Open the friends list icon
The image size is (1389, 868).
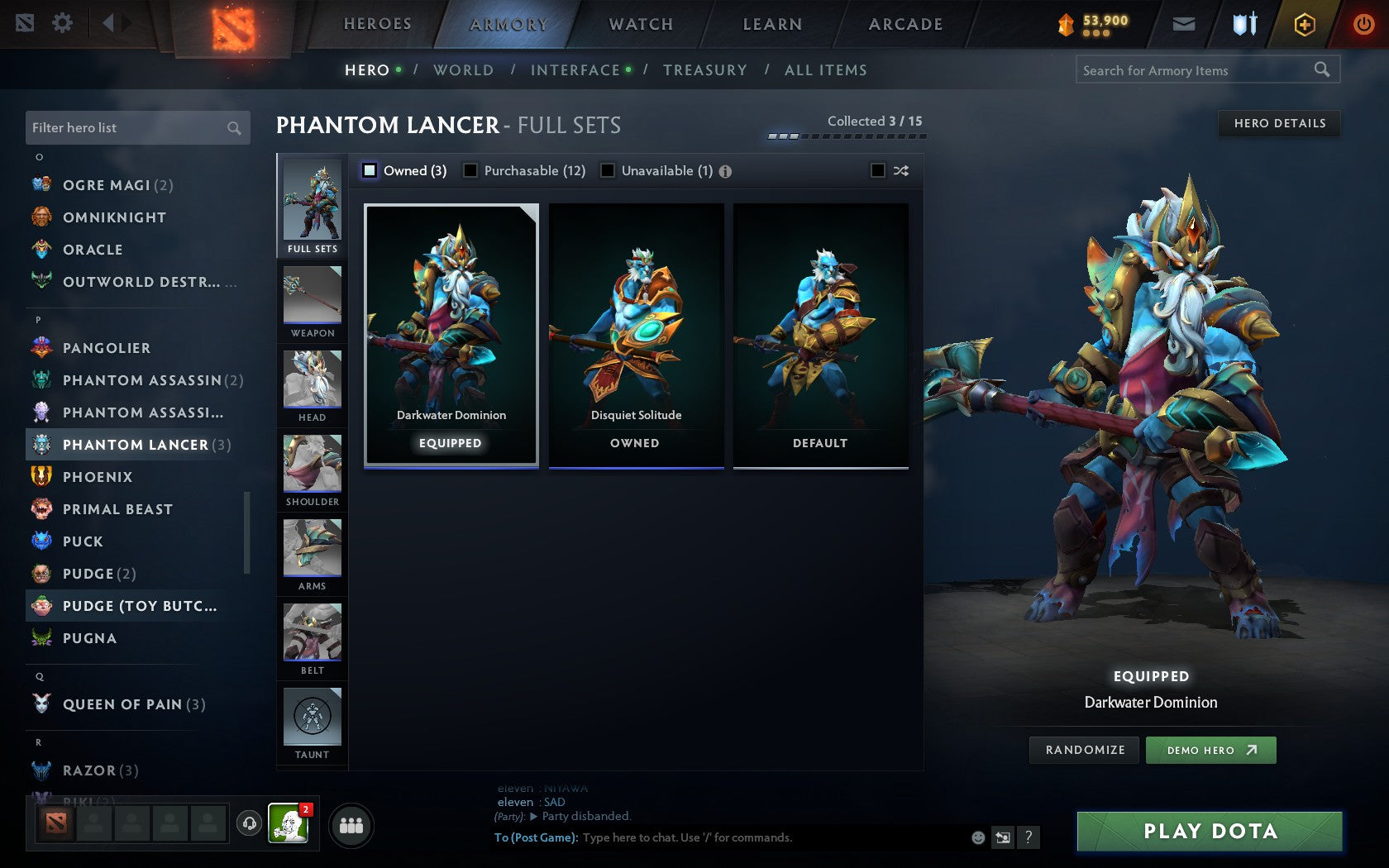tap(350, 824)
